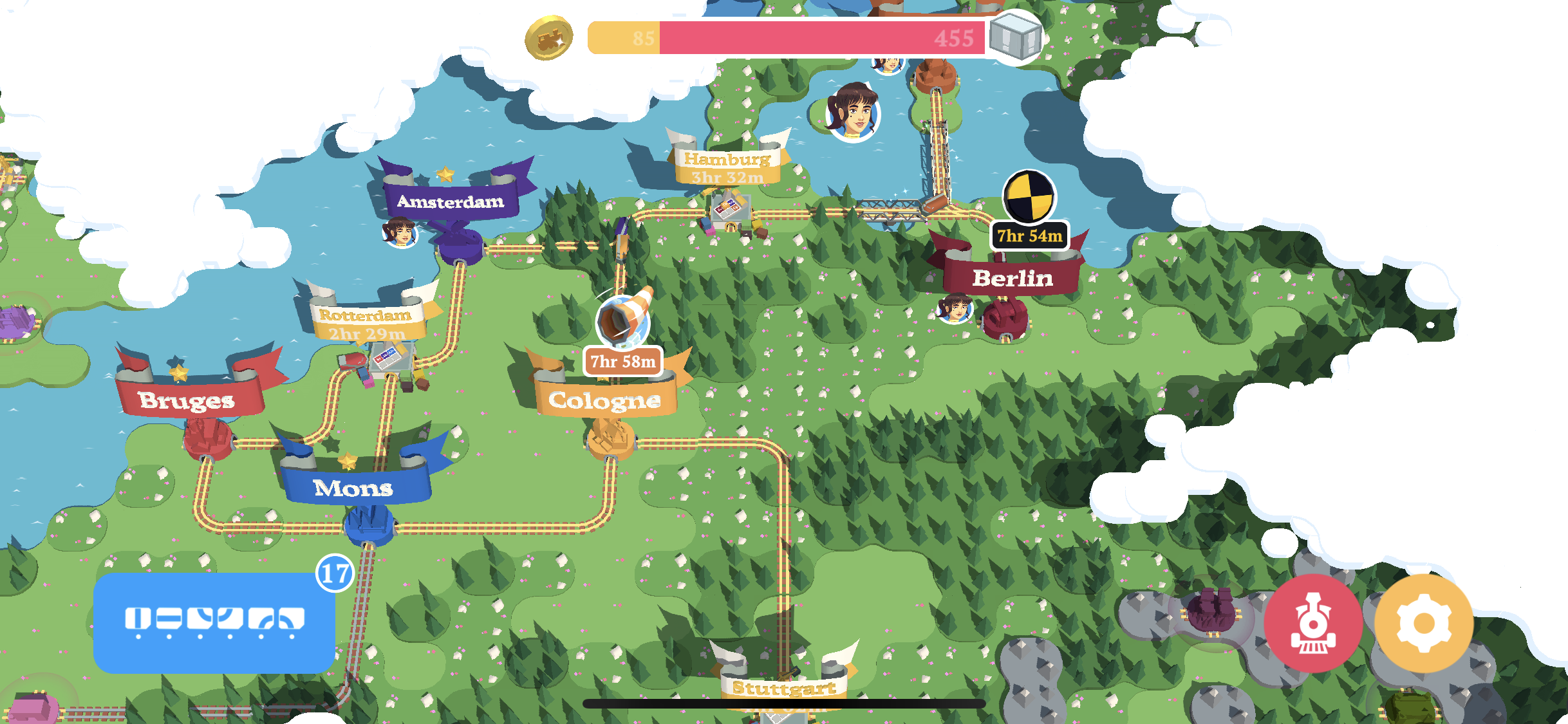Select the Amsterdam city banner
This screenshot has height=724, width=1568.
pyautogui.click(x=451, y=201)
